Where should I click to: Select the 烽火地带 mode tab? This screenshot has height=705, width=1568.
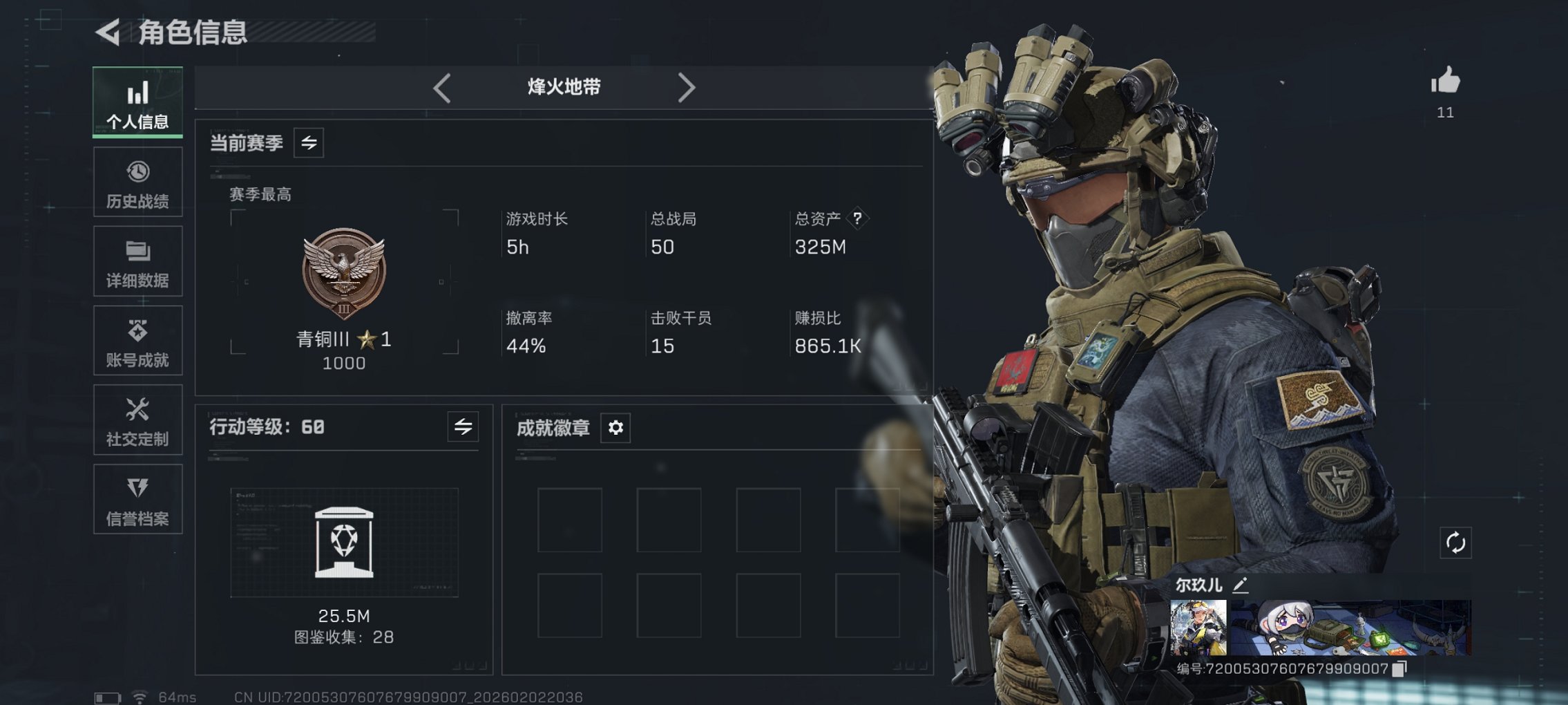pyautogui.click(x=563, y=87)
